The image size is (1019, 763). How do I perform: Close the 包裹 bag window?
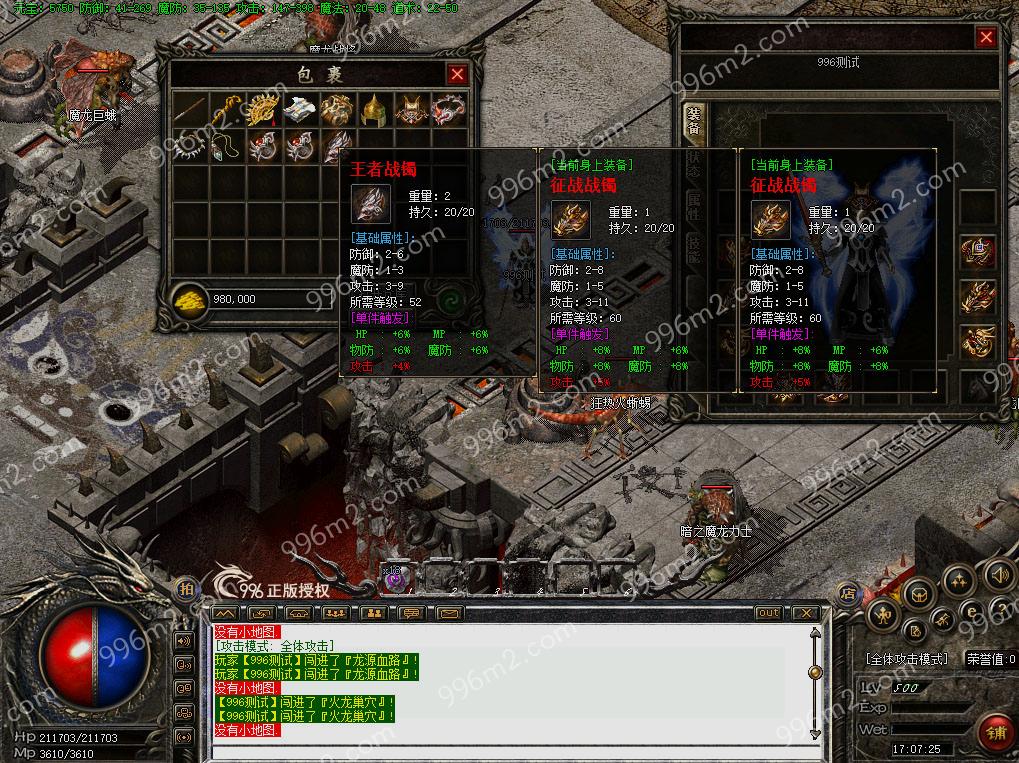[457, 74]
